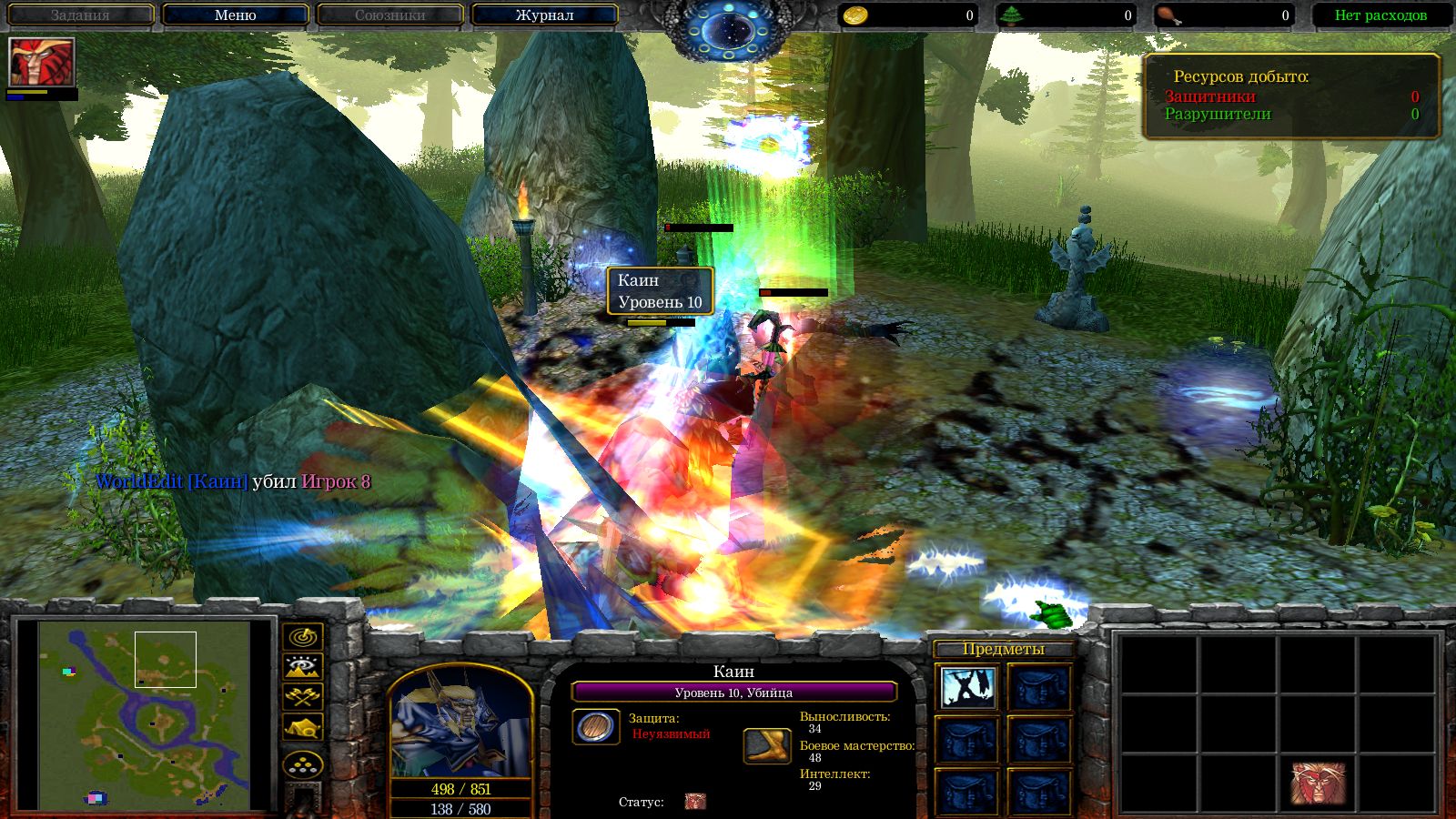Image resolution: width=1456 pixels, height=819 pixels.
Task: Open the Задания quests button
Action: pos(80,15)
